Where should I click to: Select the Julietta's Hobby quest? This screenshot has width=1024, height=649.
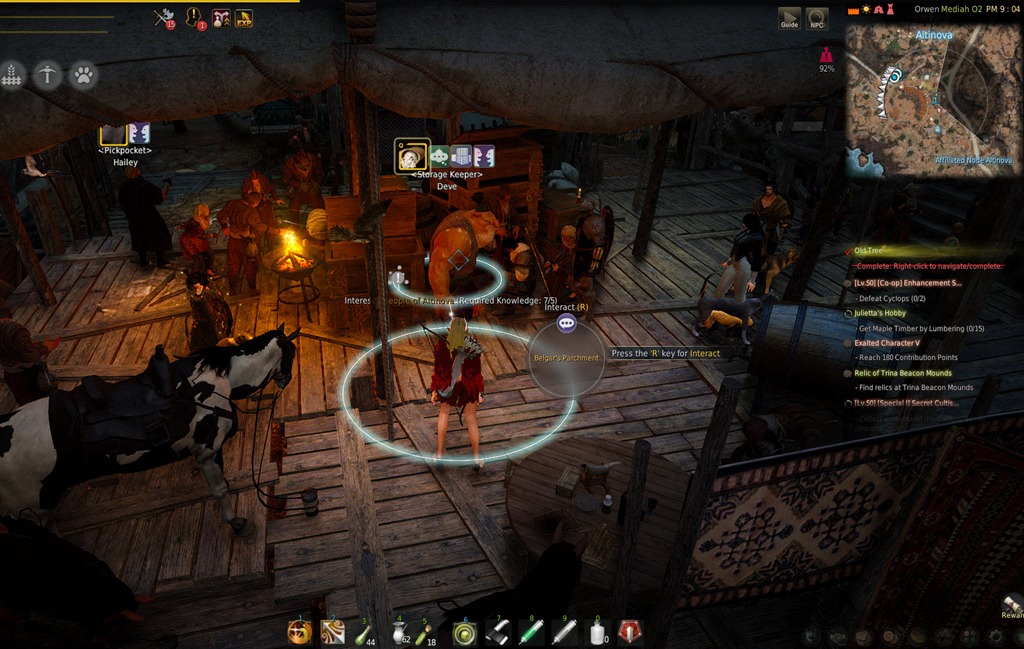click(x=880, y=313)
